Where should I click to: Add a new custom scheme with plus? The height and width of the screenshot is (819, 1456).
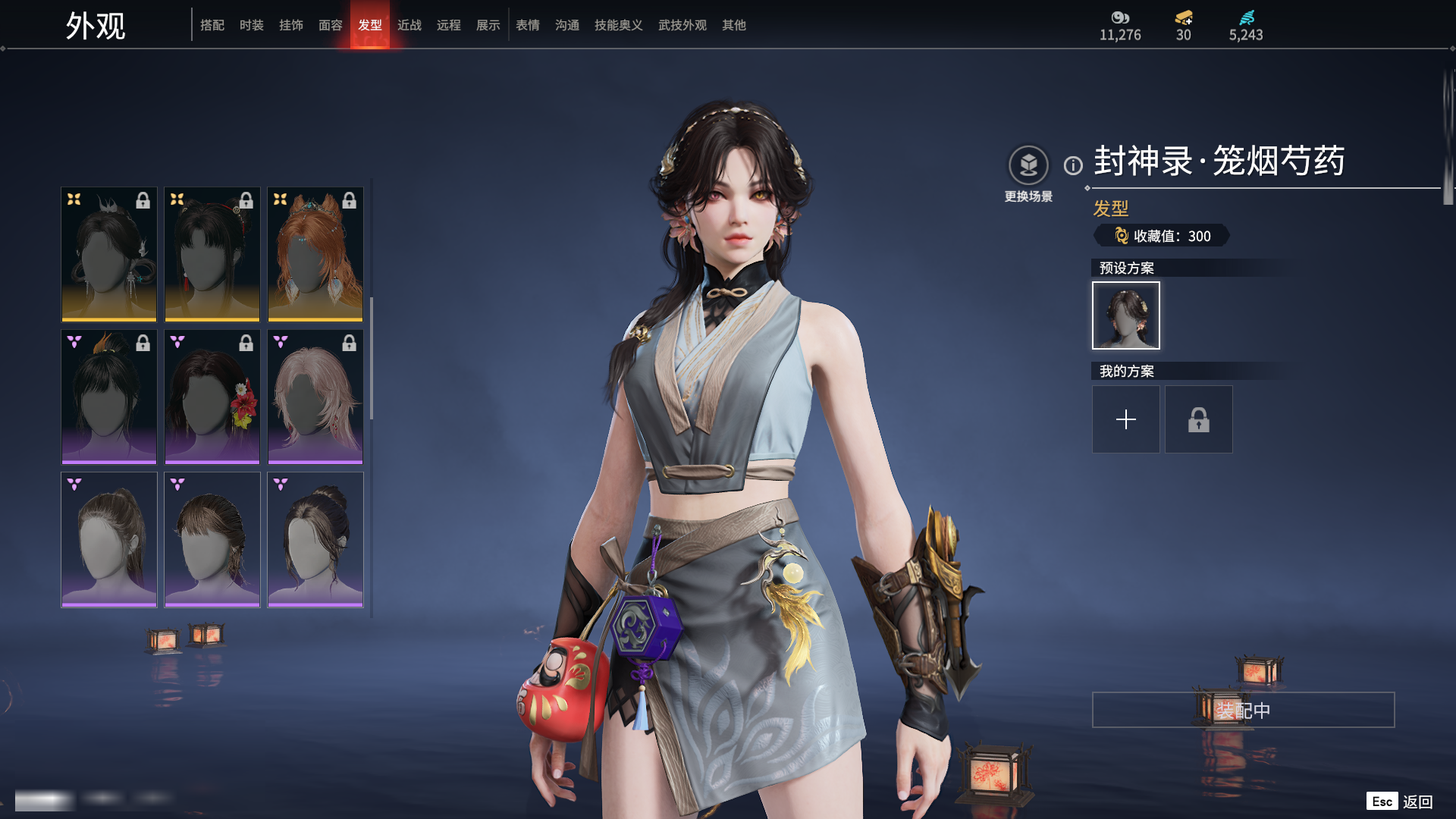pyautogui.click(x=1126, y=419)
